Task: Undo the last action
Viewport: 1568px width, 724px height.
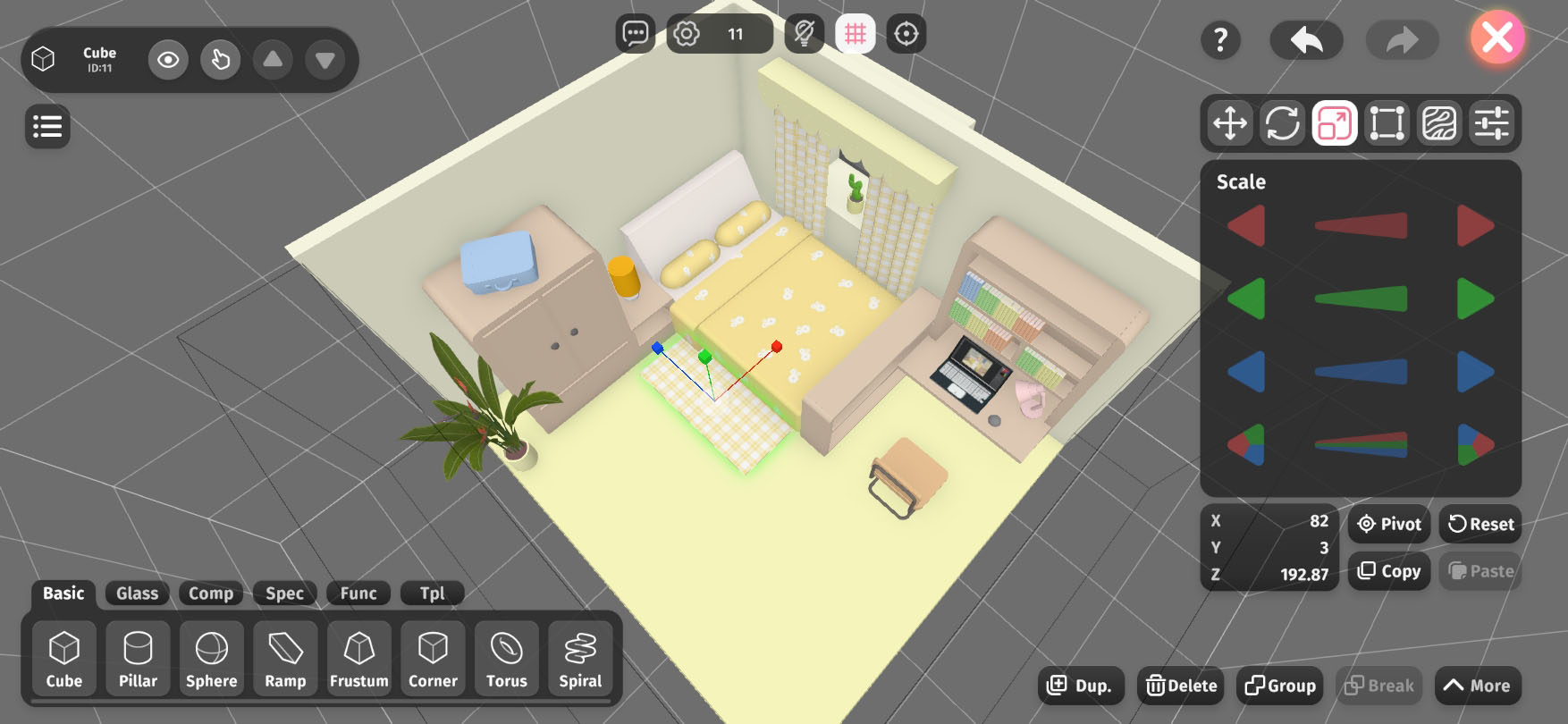Action: click(1306, 40)
